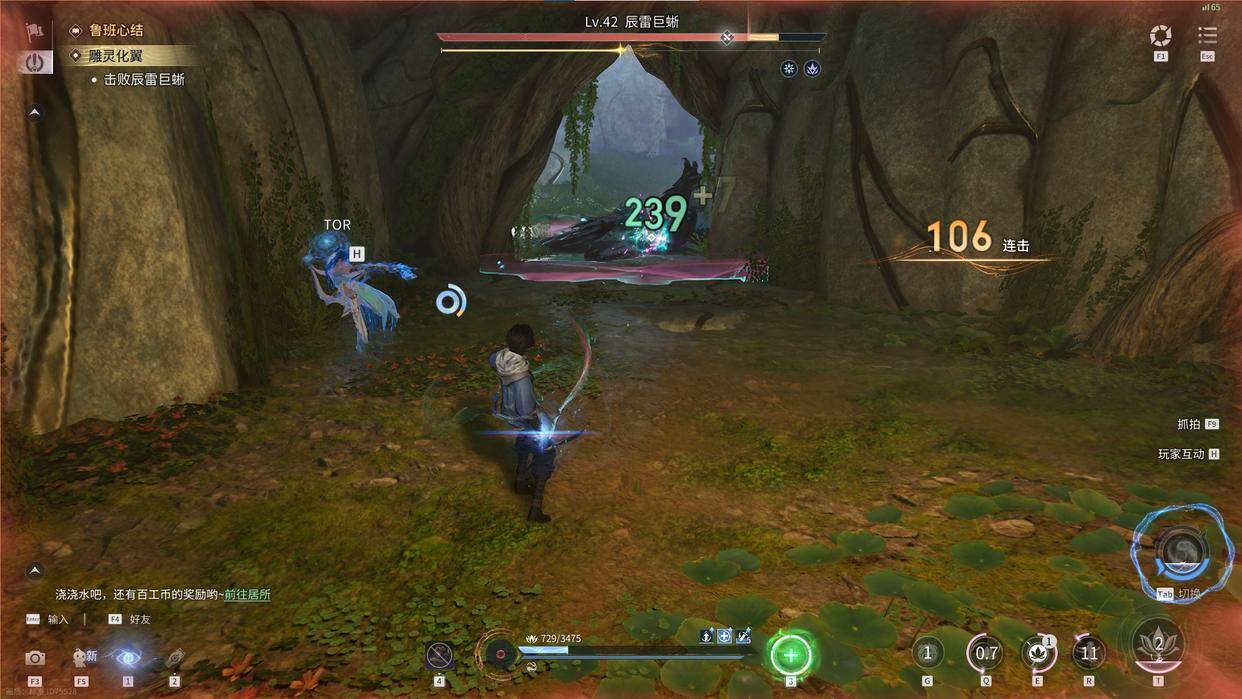Image resolution: width=1242 pixels, height=699 pixels.
Task: Follow the 前往居所 link in chat
Action: 247,594
